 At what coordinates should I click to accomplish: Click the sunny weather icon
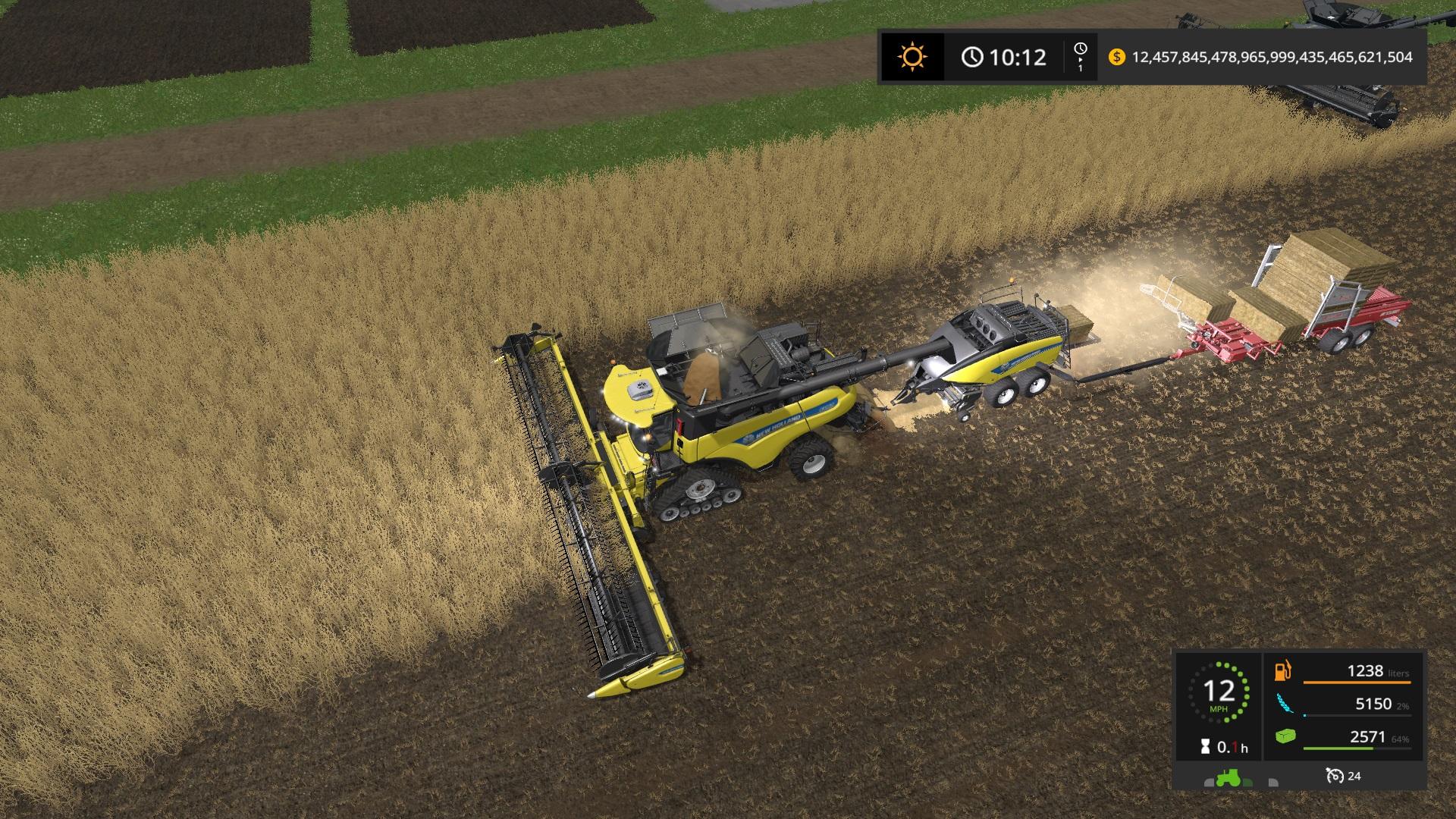point(912,57)
